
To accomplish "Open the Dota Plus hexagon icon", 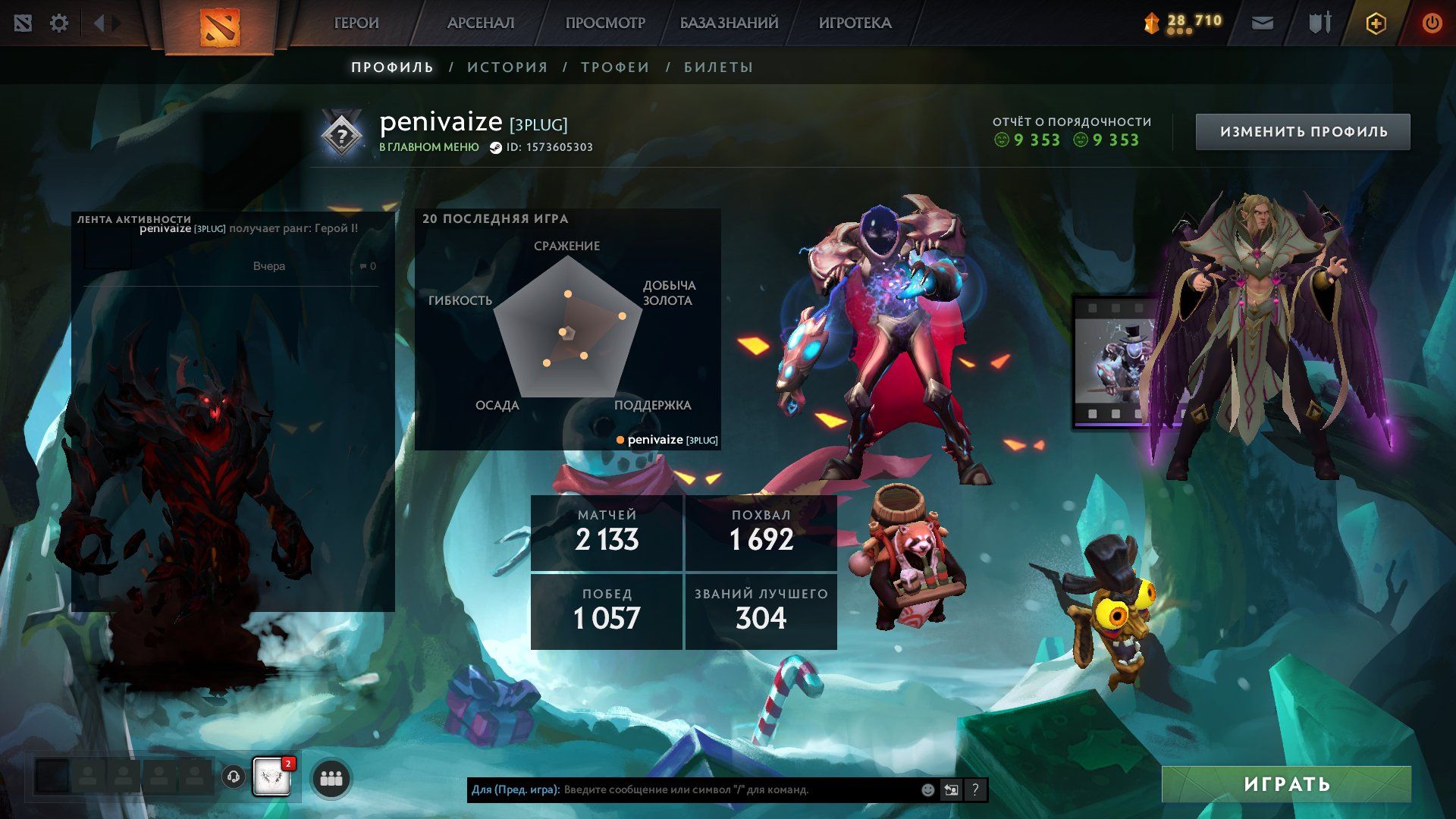I will pos(1376,24).
